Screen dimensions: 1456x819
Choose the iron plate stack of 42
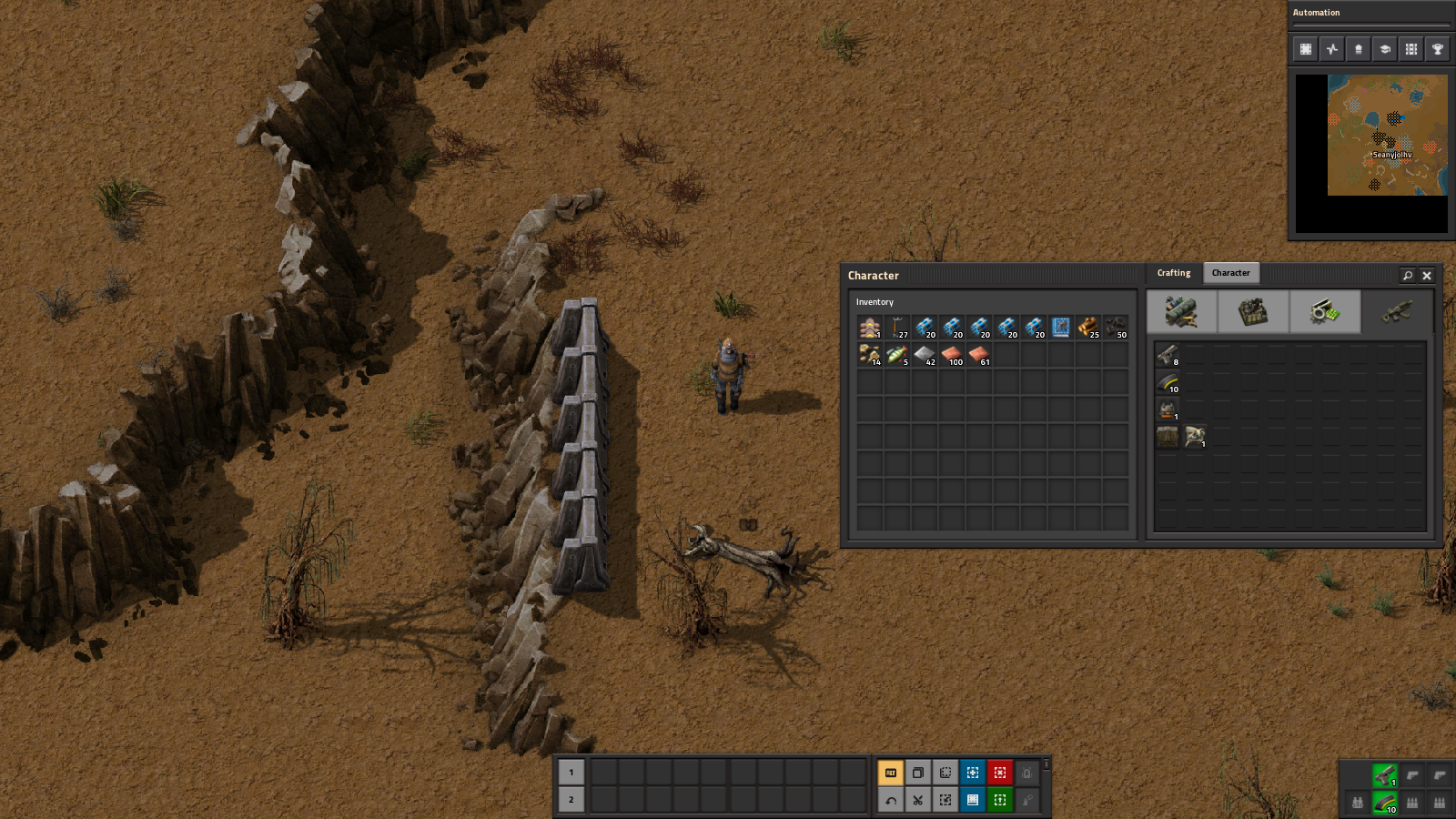coord(925,355)
